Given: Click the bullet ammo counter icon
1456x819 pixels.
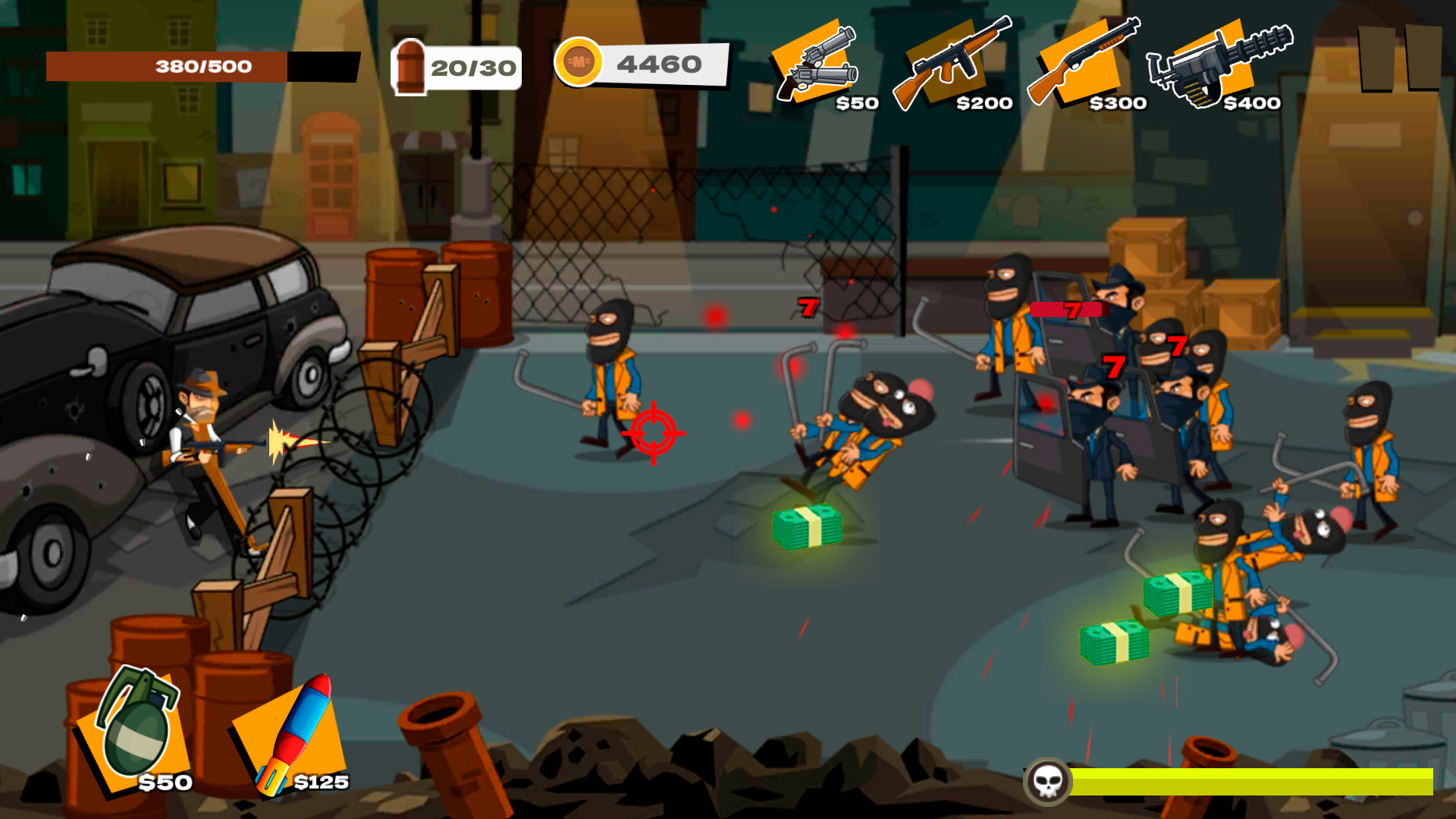Looking at the screenshot, I should (x=409, y=67).
